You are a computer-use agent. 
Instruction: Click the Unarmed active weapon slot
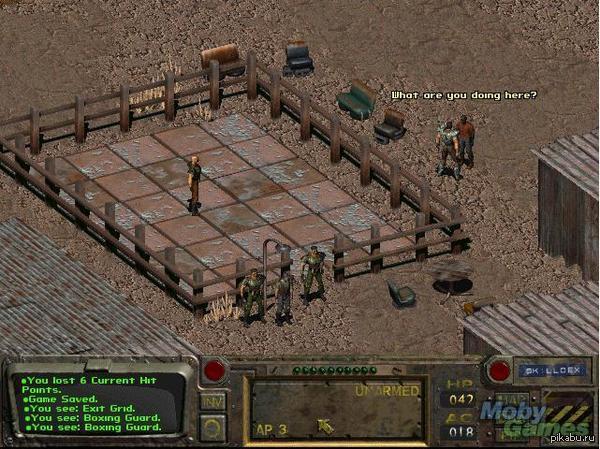click(x=337, y=408)
